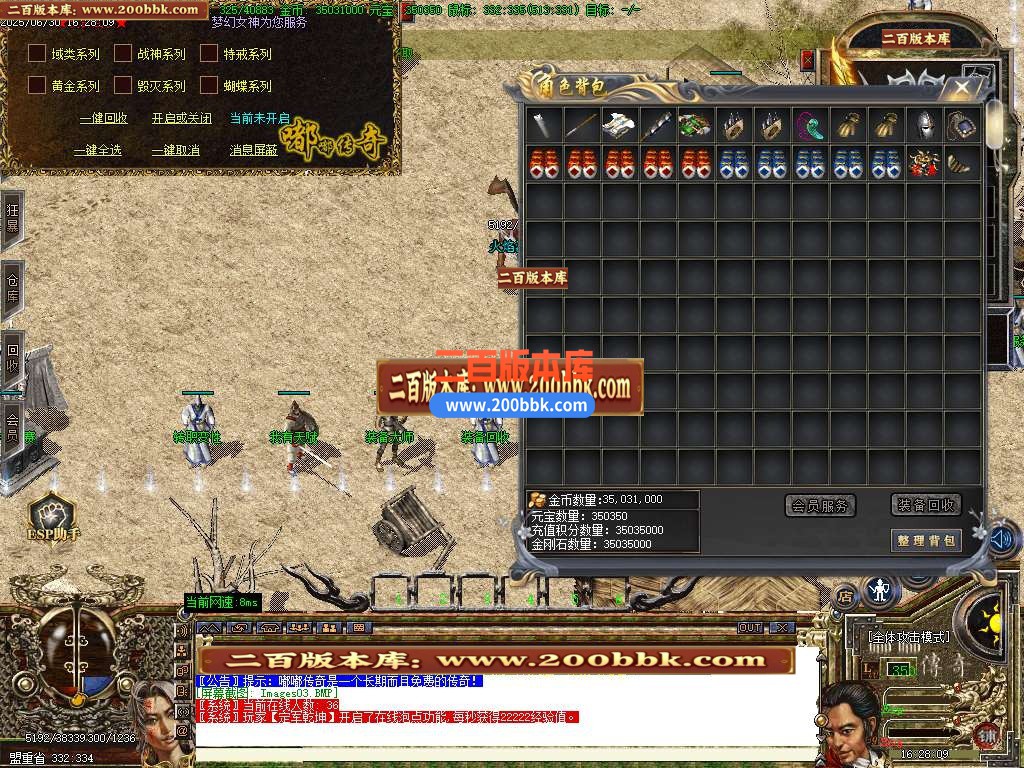Select the silver helmet in the backpack

click(x=924, y=126)
